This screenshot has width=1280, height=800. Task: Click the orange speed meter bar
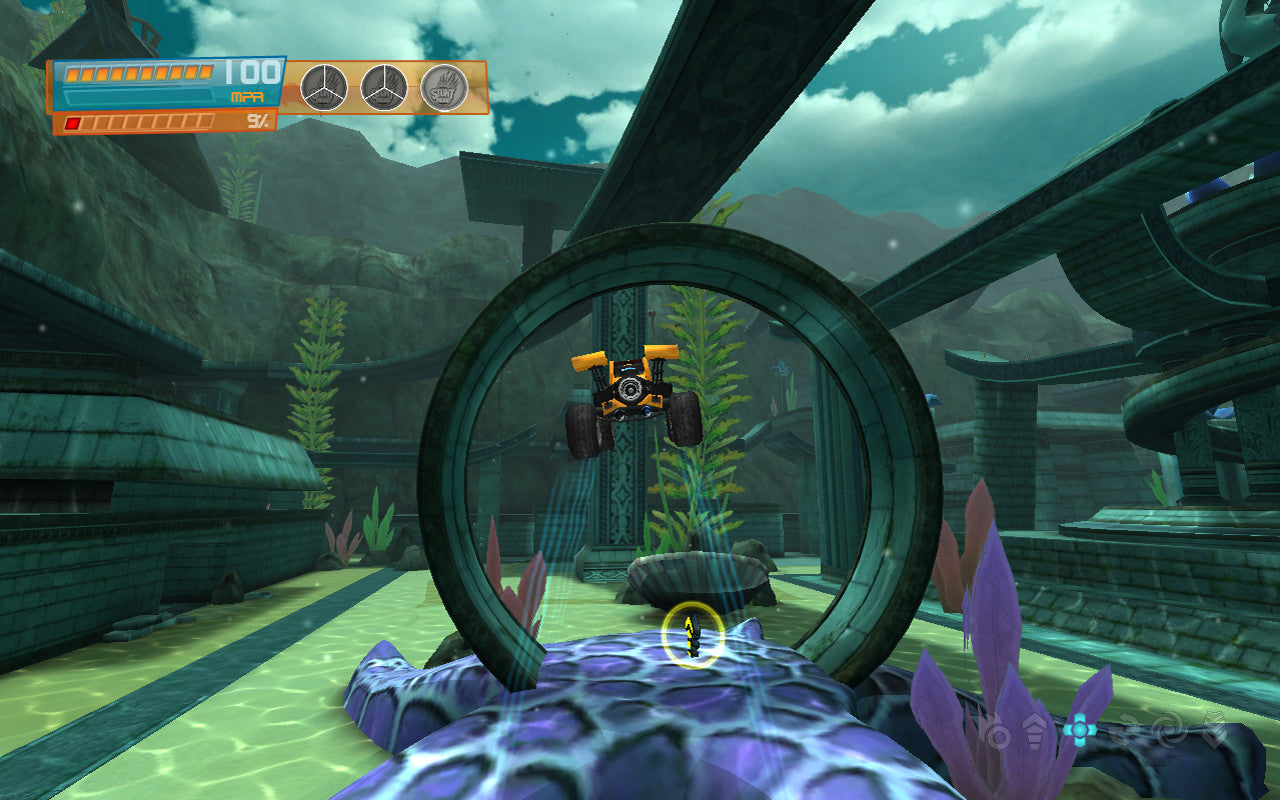pos(140,72)
